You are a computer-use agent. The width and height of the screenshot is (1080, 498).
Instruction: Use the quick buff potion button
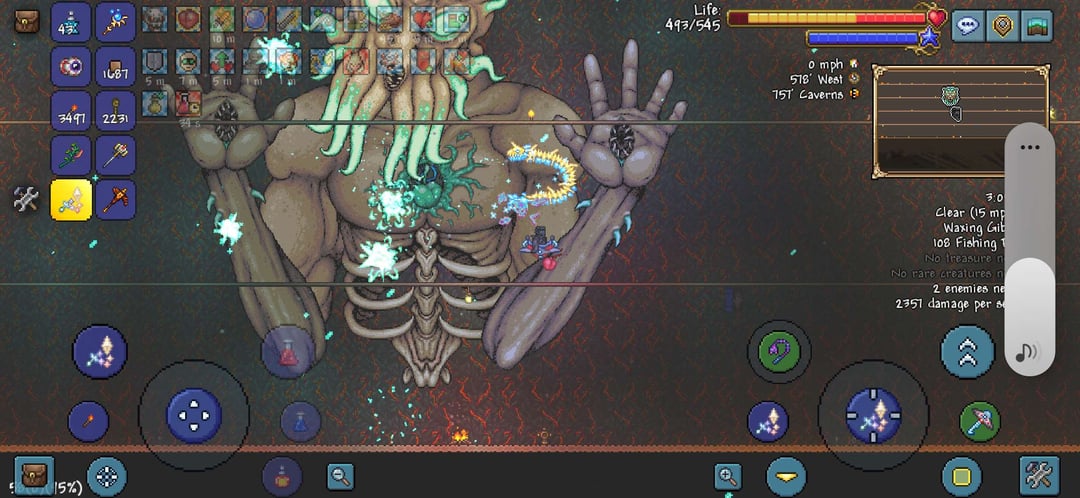(x=282, y=476)
